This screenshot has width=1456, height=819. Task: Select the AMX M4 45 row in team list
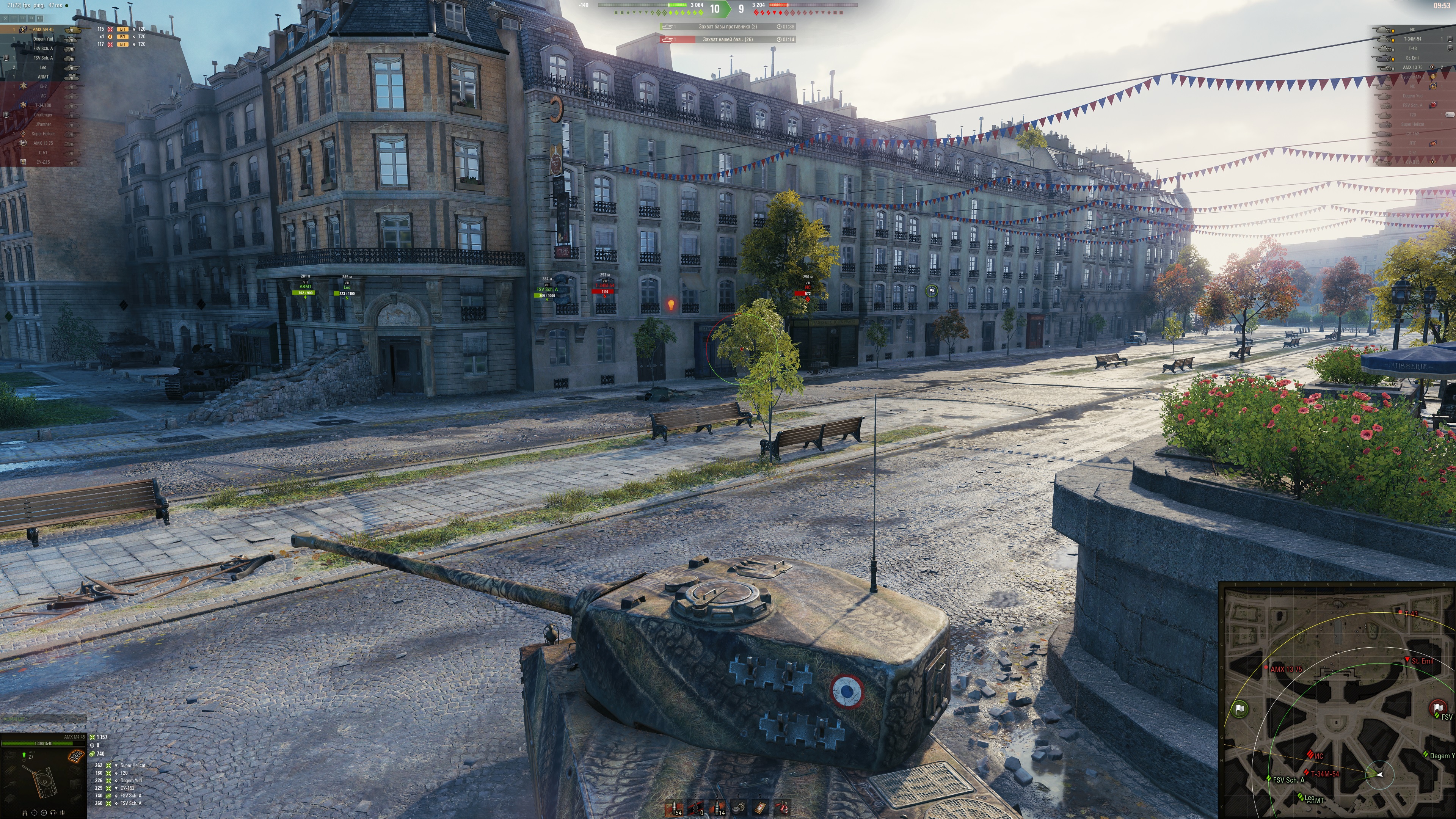tap(43, 30)
